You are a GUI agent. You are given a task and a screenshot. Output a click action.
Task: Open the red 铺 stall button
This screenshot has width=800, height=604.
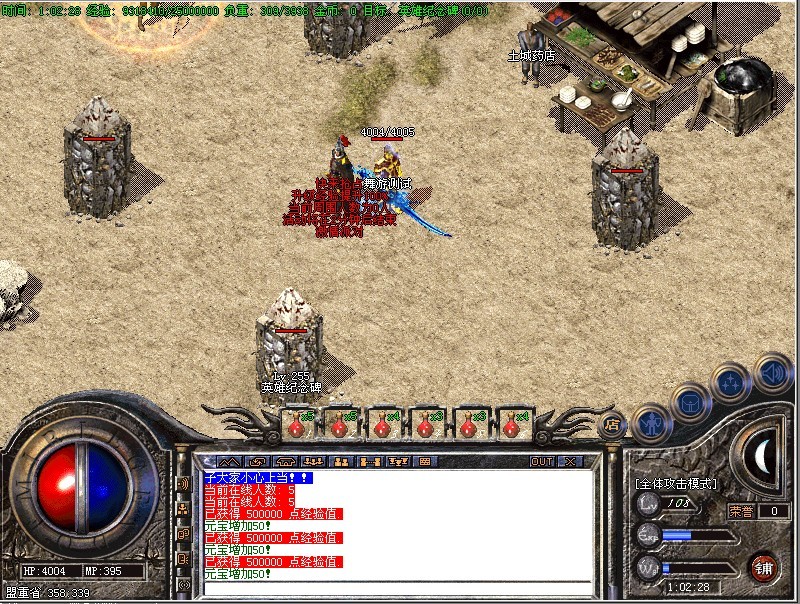(764, 565)
